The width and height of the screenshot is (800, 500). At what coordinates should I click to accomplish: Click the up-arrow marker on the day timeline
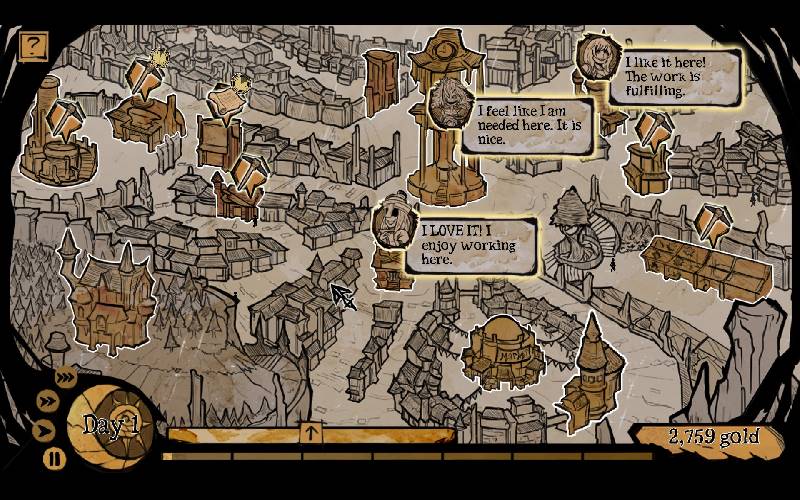click(312, 433)
